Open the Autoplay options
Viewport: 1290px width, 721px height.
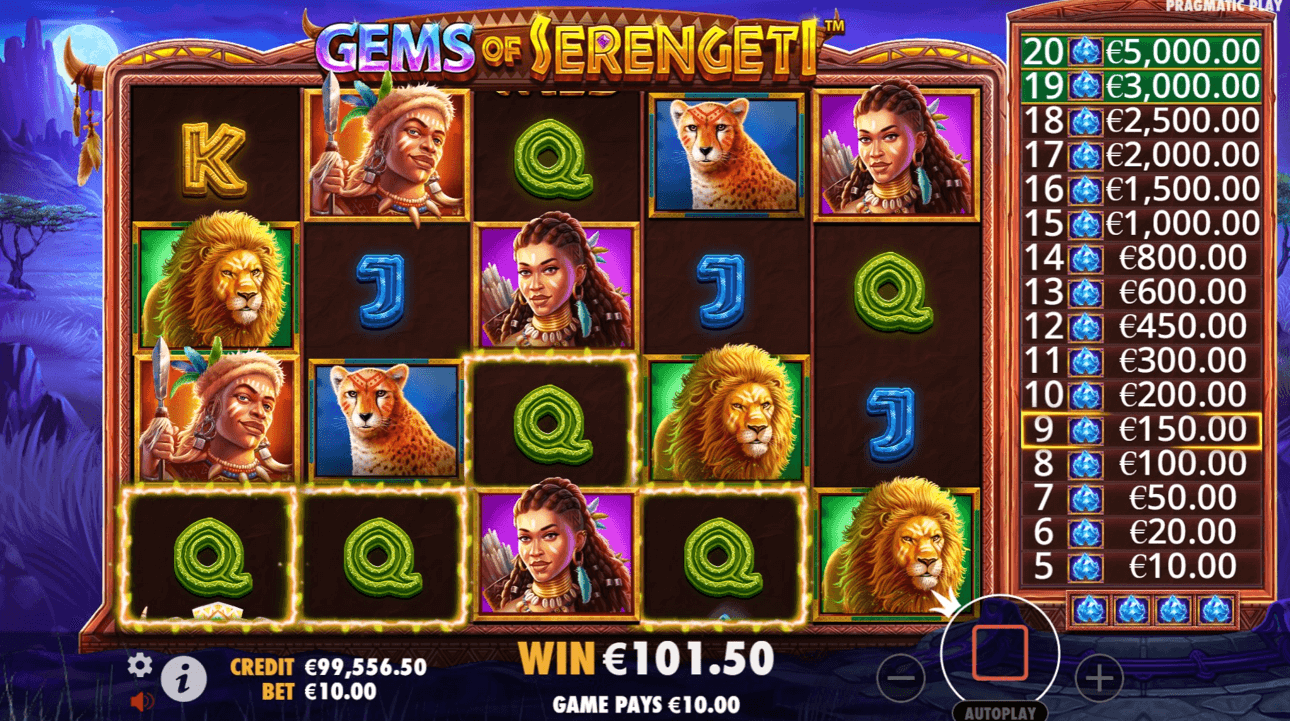[x=999, y=713]
